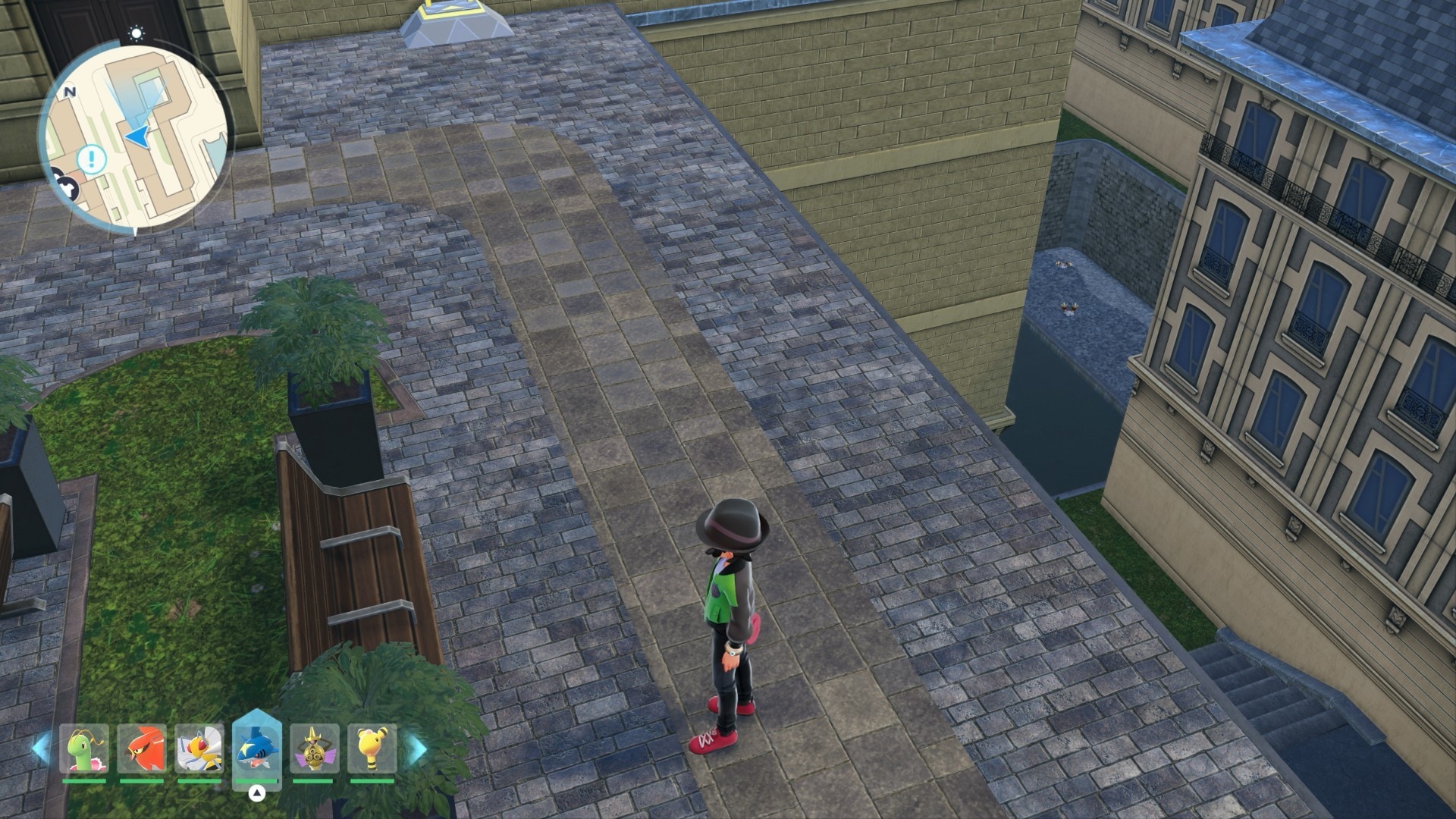Select the blue player arrow on minimap
The image size is (1456, 819).
pyautogui.click(x=139, y=136)
